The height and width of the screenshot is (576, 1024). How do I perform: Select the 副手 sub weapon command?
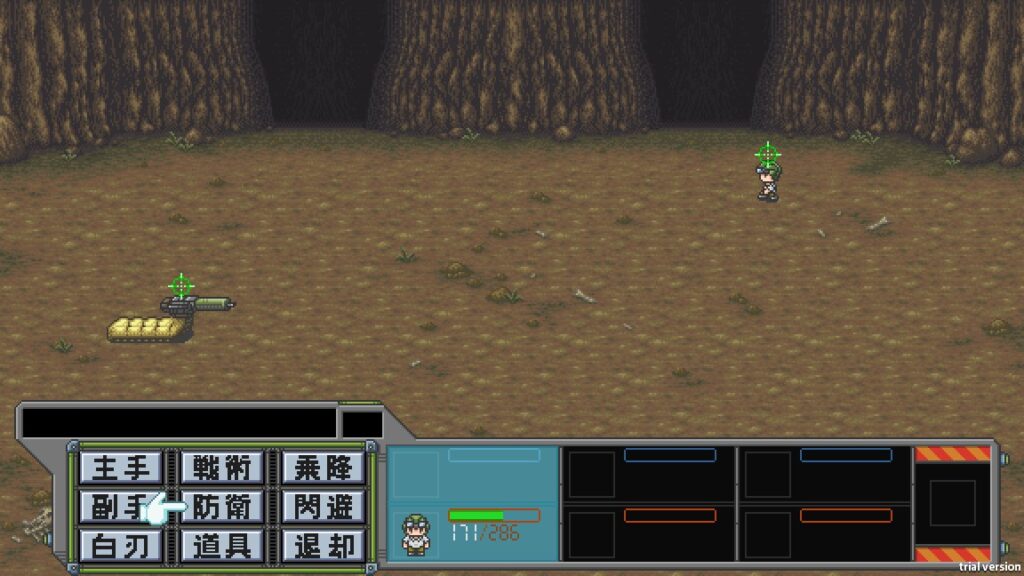[x=120, y=506]
